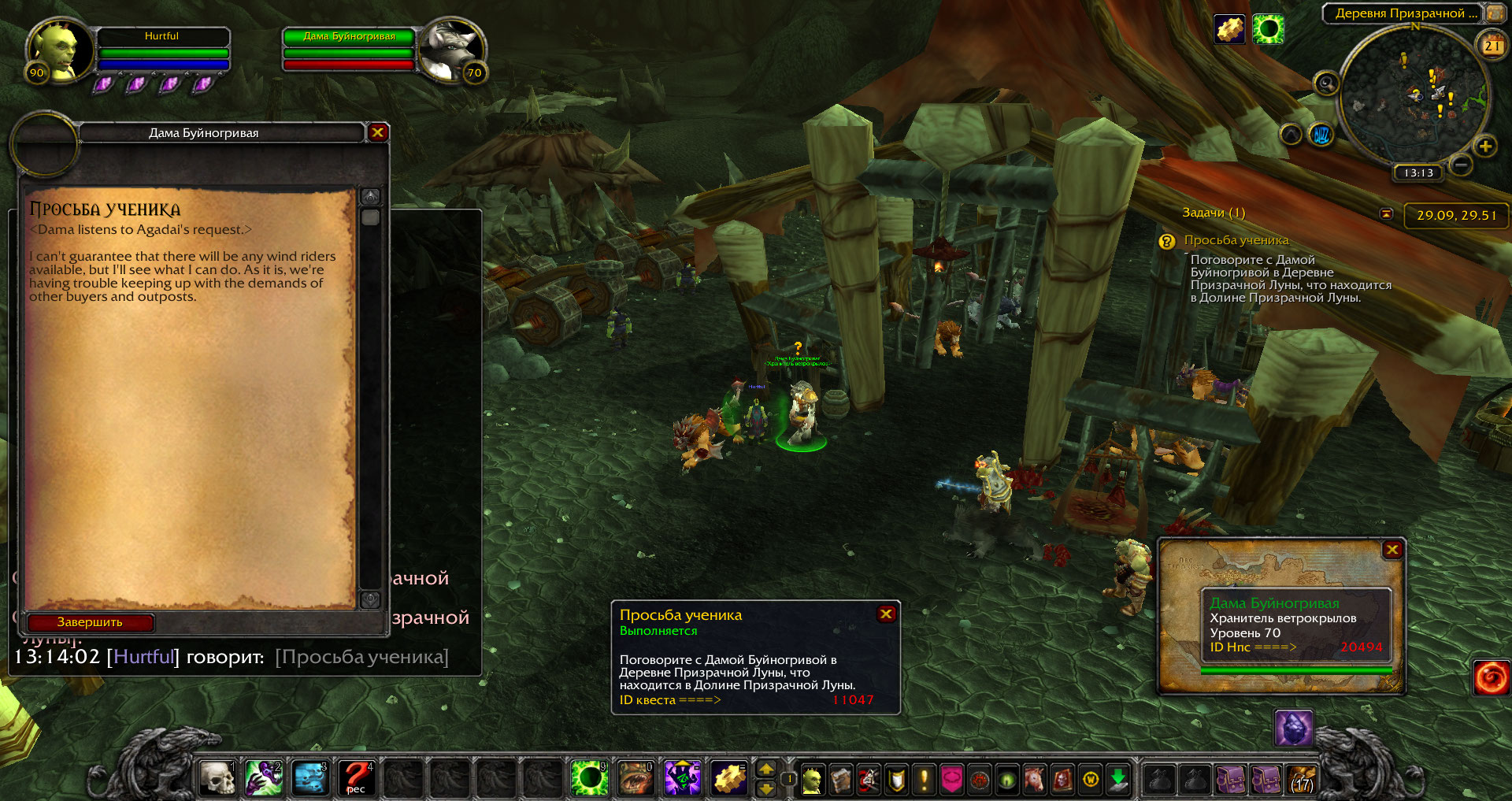
Task: Open the character info orc portrait button
Action: click(x=812, y=780)
